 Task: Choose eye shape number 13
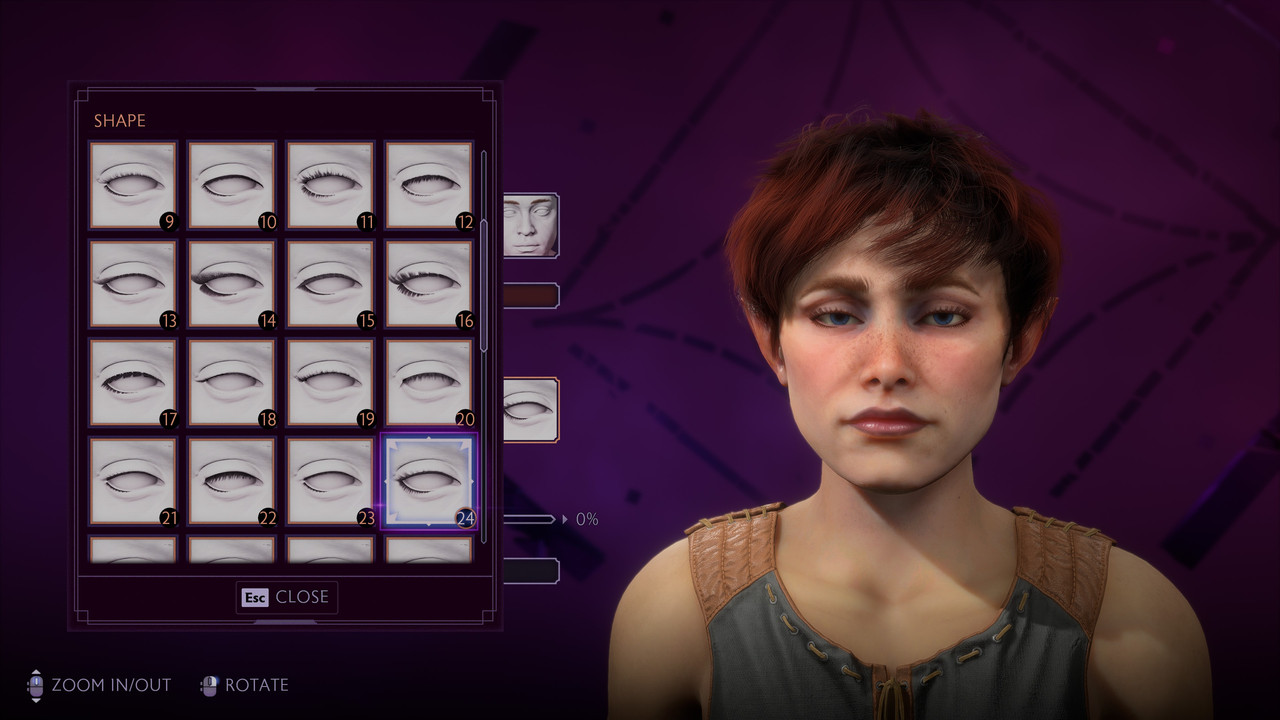pyautogui.click(x=133, y=284)
